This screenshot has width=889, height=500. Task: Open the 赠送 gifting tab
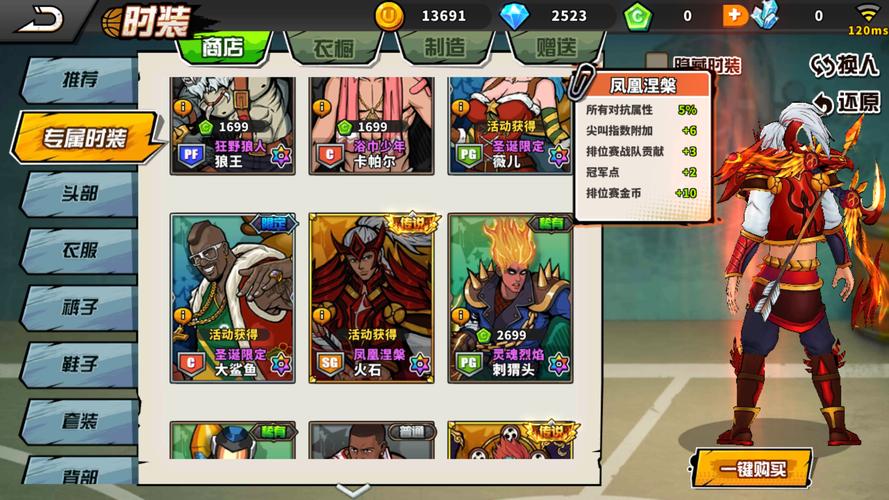(554, 47)
